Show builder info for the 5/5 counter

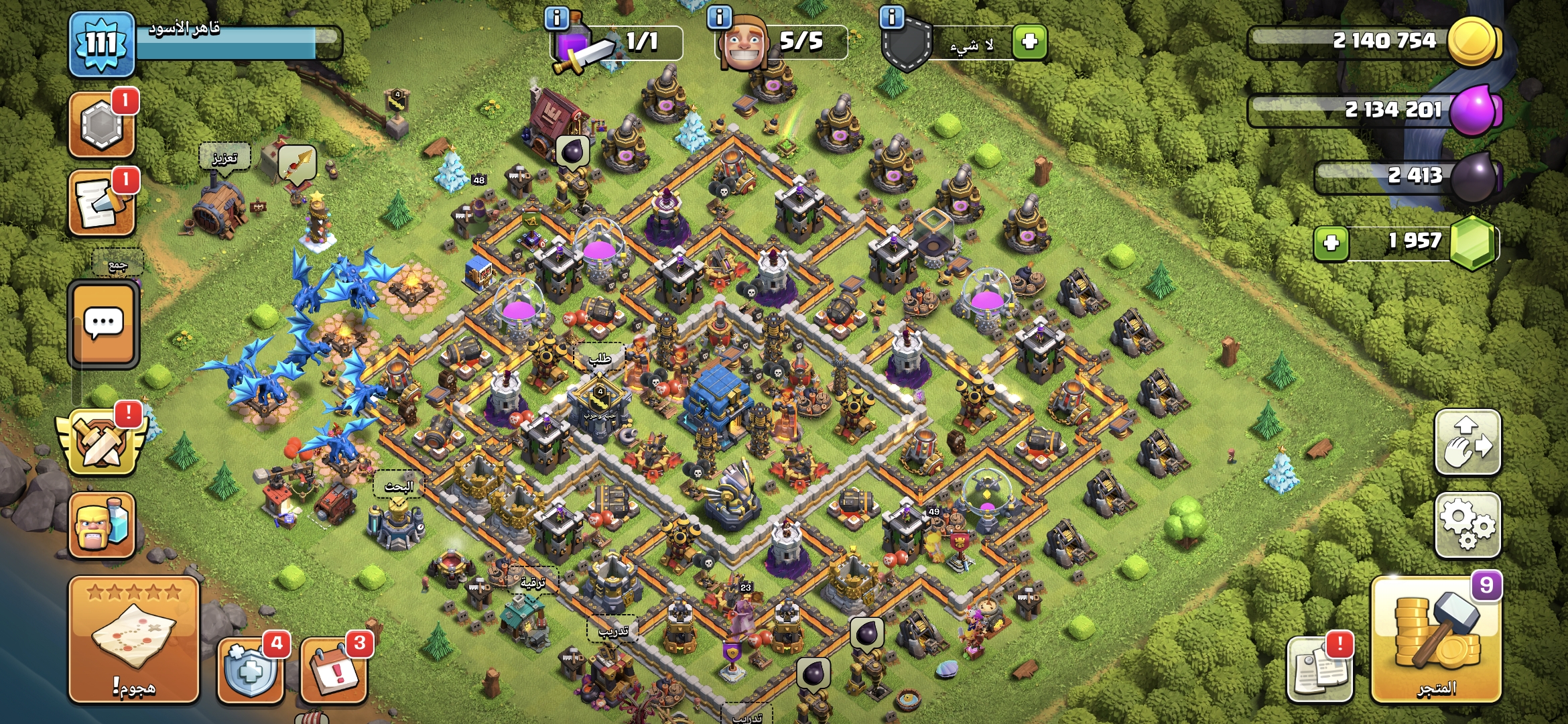click(x=719, y=17)
